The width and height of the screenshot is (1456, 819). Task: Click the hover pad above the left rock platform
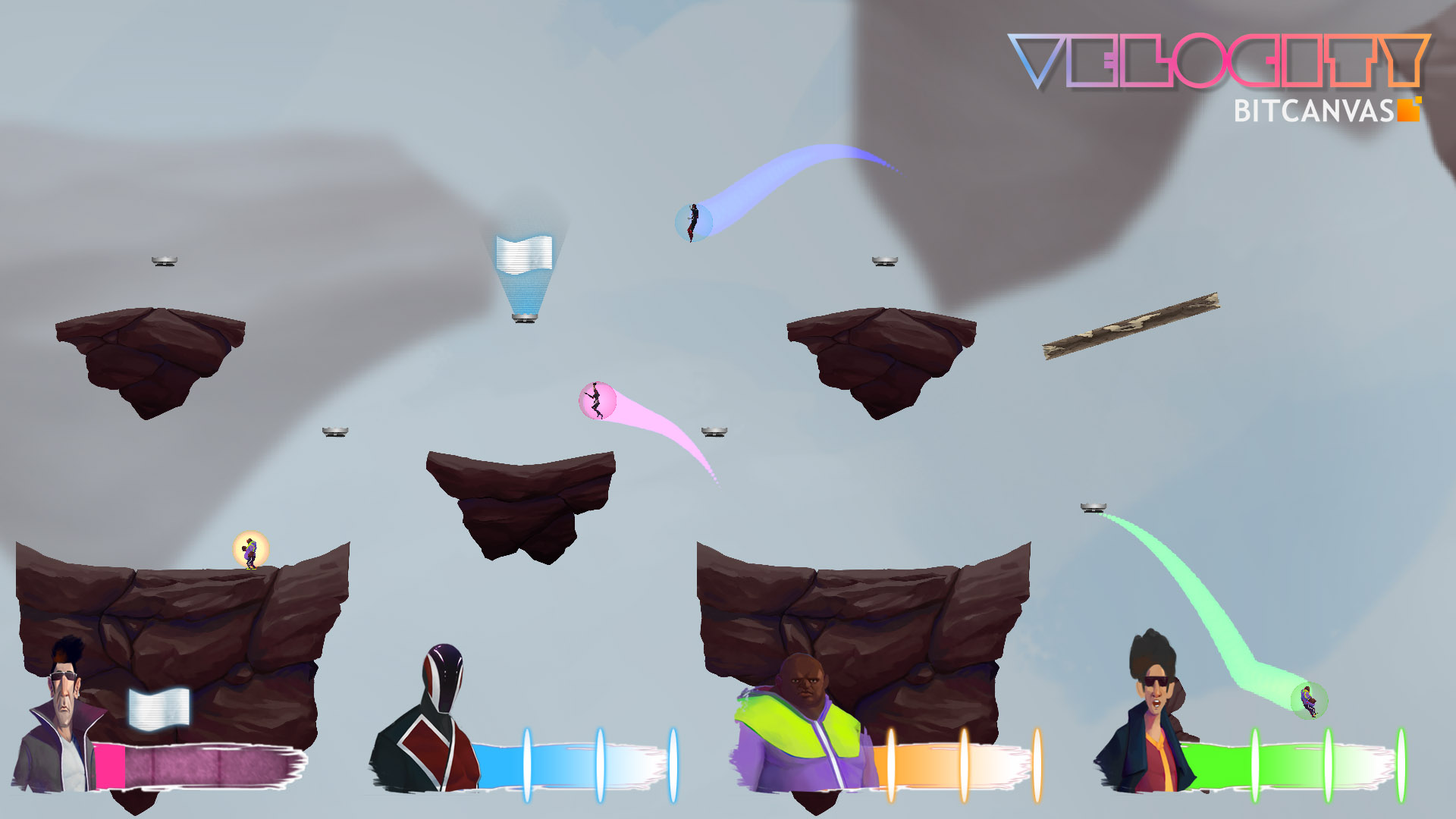[x=165, y=262]
